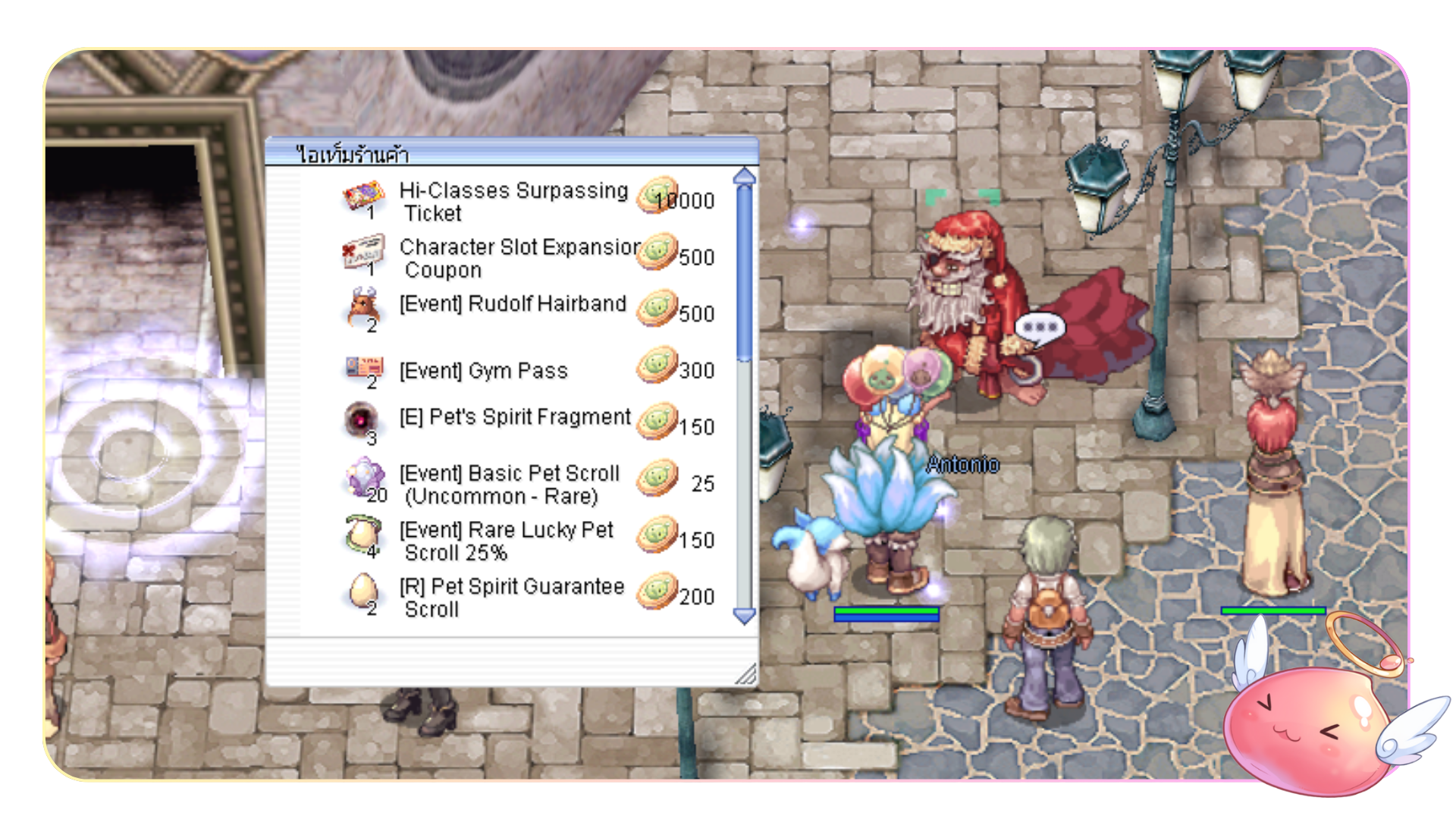This screenshot has width=1456, height=819.
Task: Choose the [E] Pet's Spirit Fragment
Action: click(515, 417)
